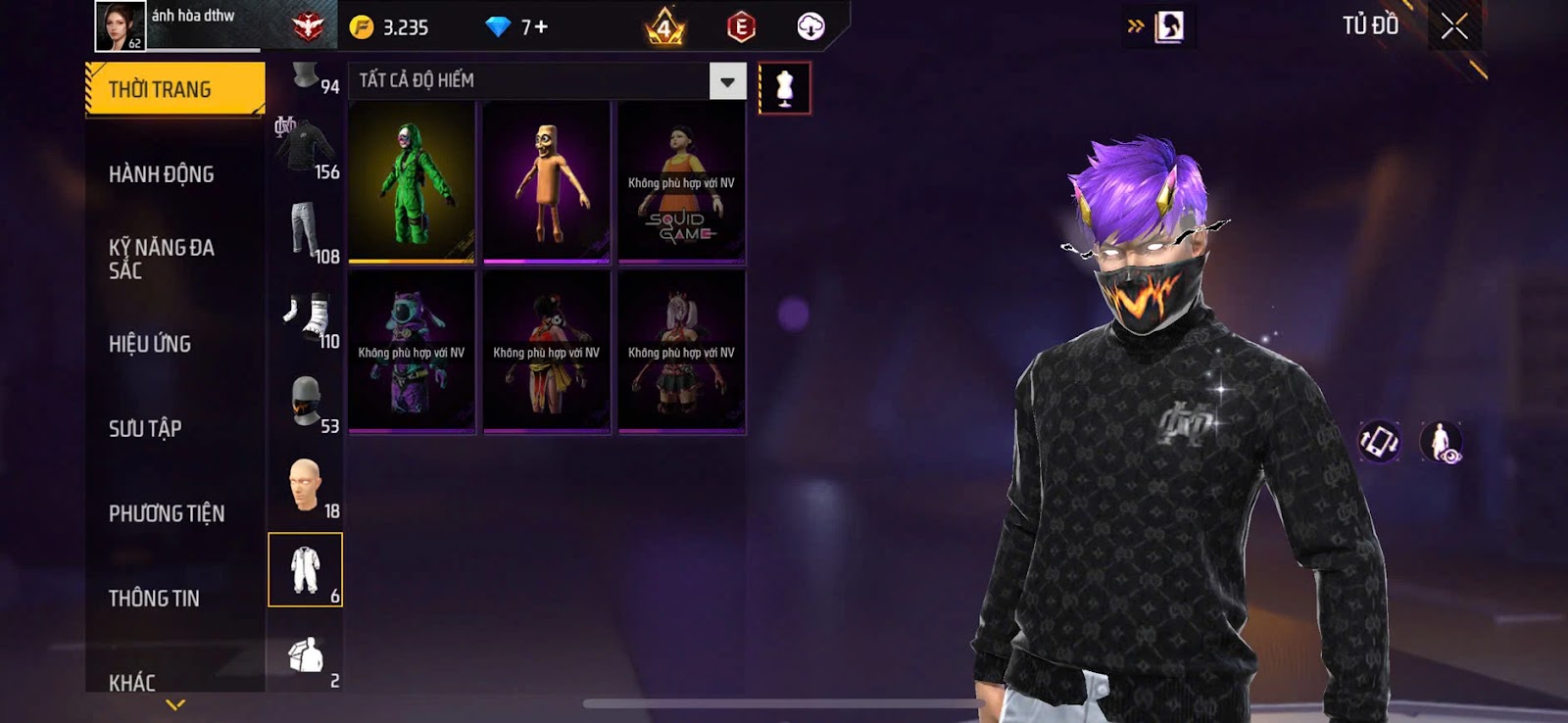Open the pants category with 108 items
This screenshot has width=1568, height=723.
click(307, 232)
